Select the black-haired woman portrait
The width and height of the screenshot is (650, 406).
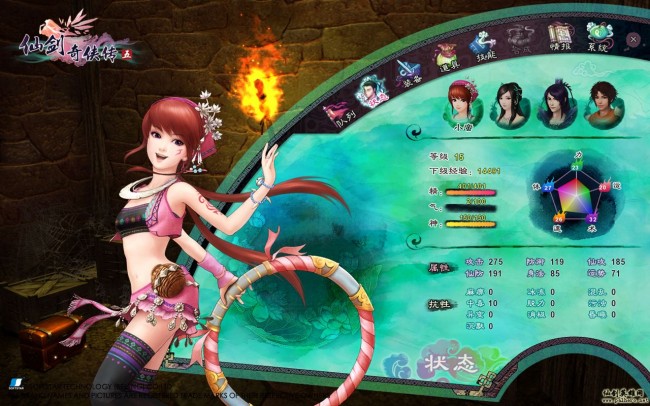[508, 101]
